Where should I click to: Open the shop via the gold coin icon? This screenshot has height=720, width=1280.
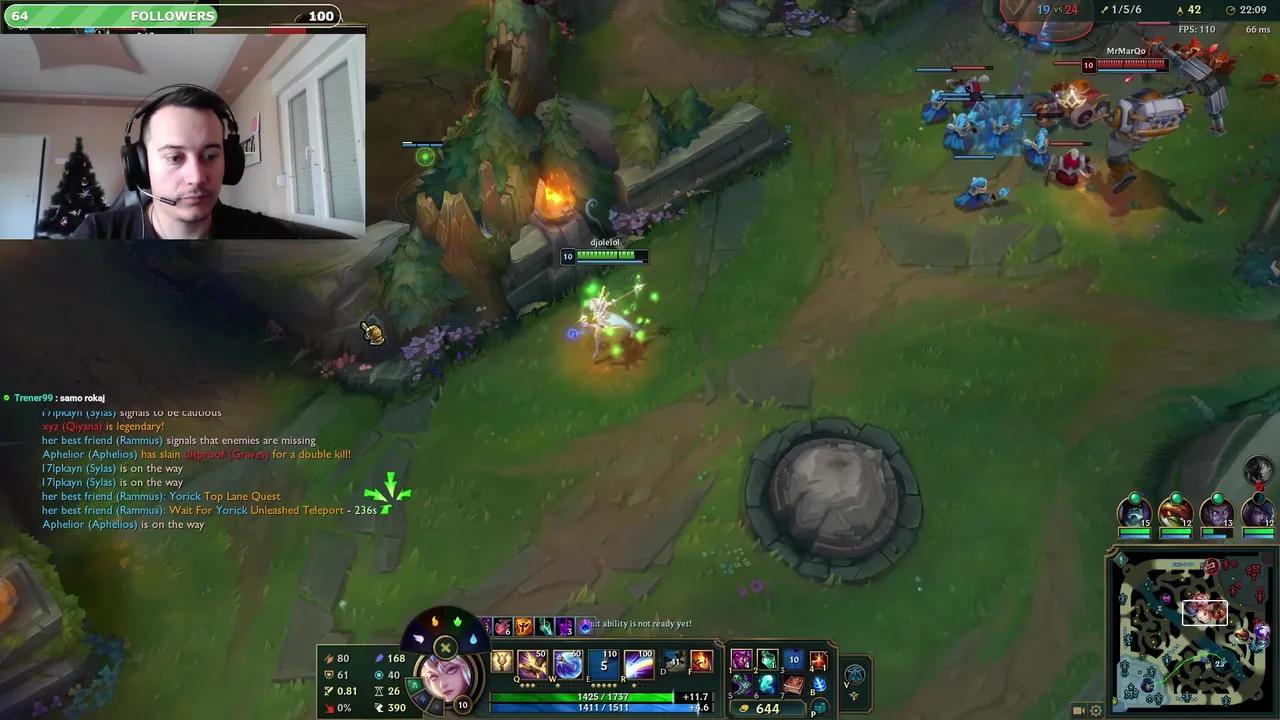[x=744, y=708]
